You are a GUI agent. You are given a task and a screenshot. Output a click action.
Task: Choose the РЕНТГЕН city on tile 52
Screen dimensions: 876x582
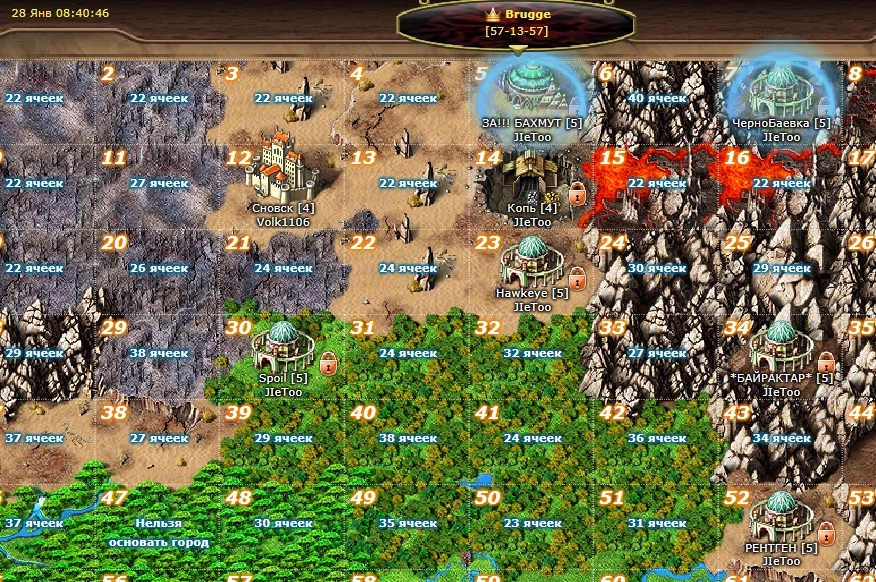781,517
